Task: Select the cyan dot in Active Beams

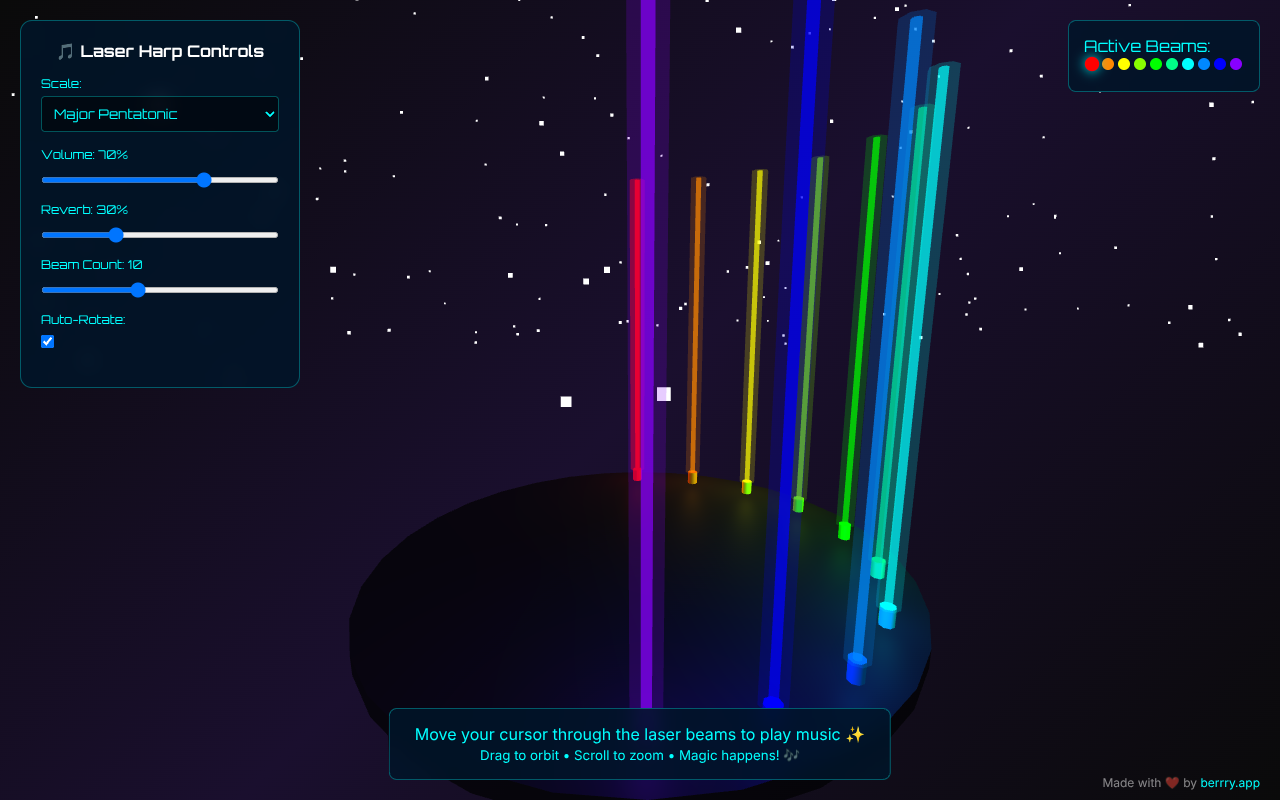Action: point(1188,64)
